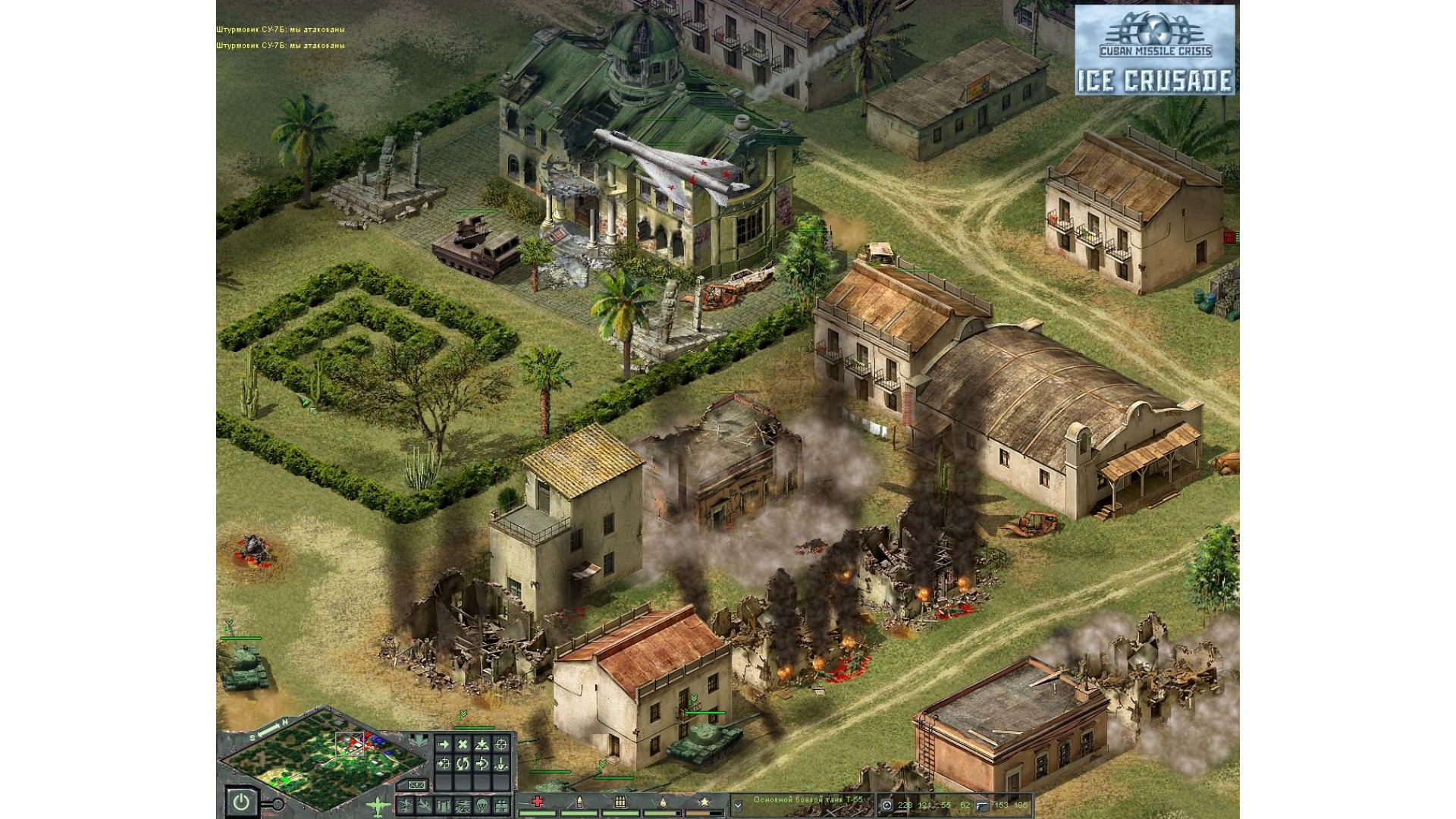This screenshot has width=1456, height=819.
Task: Select the move command arrow
Action: [444, 745]
